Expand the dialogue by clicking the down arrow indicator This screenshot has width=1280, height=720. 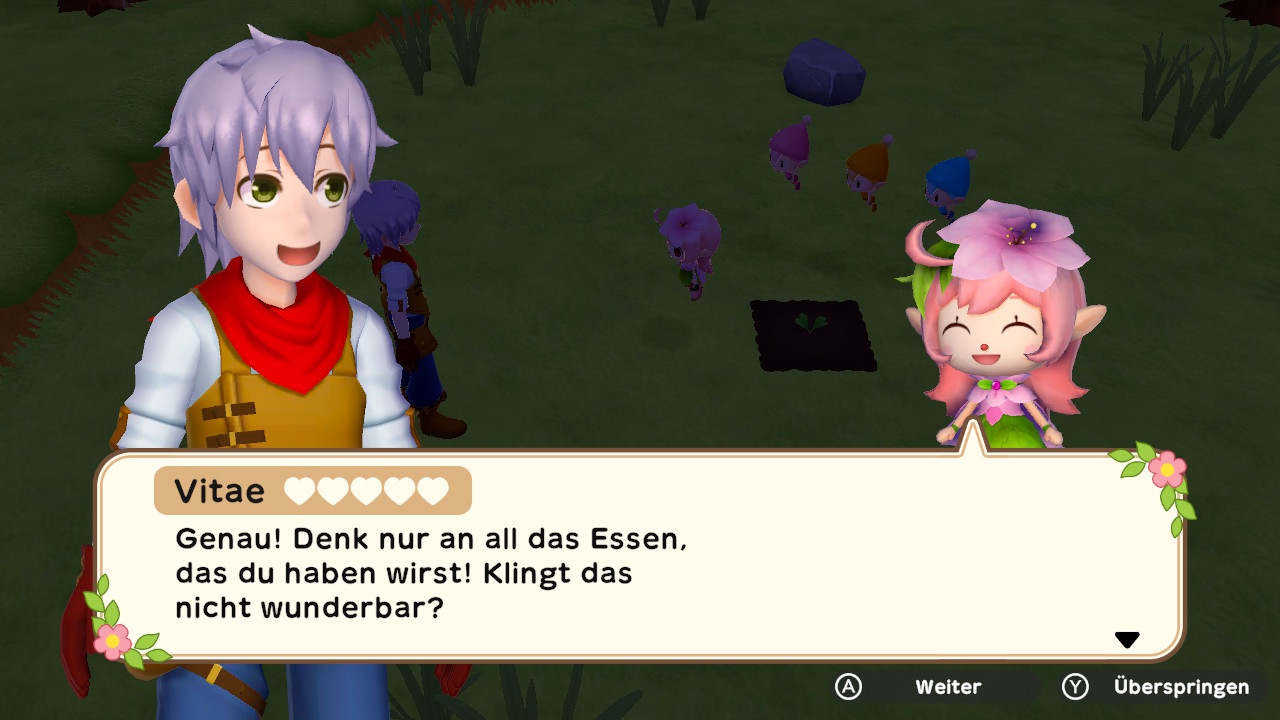click(x=1128, y=637)
